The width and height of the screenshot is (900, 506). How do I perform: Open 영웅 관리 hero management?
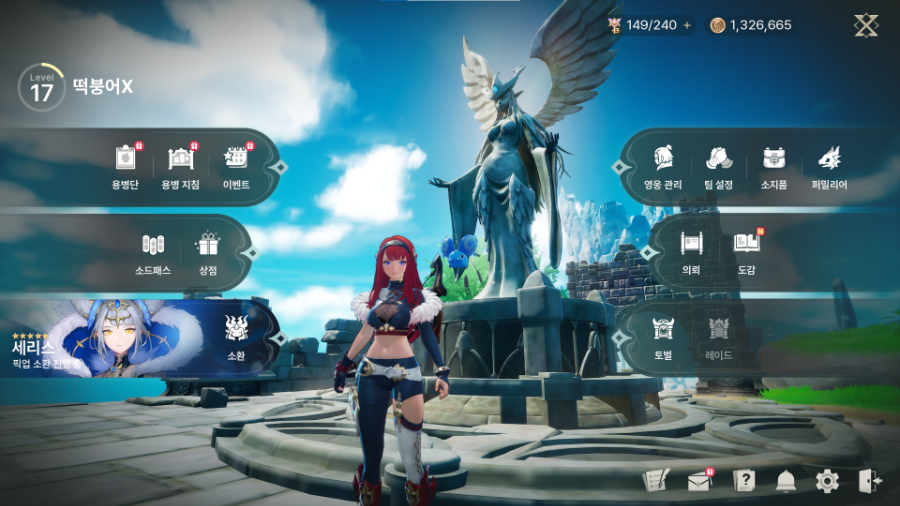point(664,165)
